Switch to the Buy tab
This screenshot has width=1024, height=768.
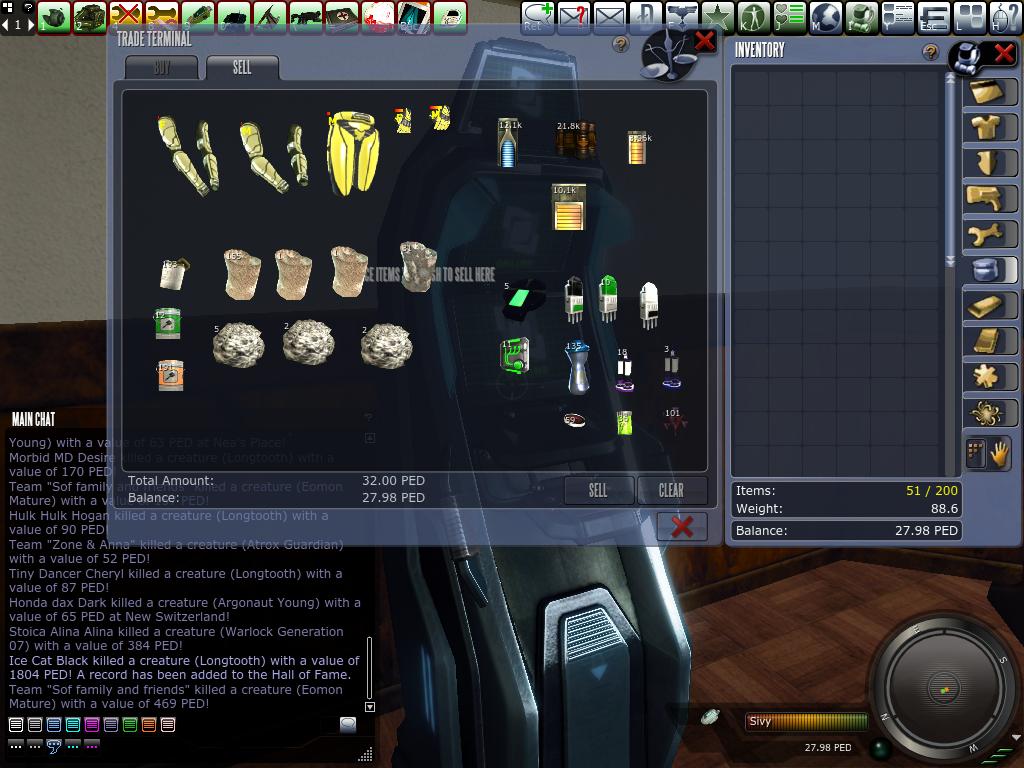[162, 68]
